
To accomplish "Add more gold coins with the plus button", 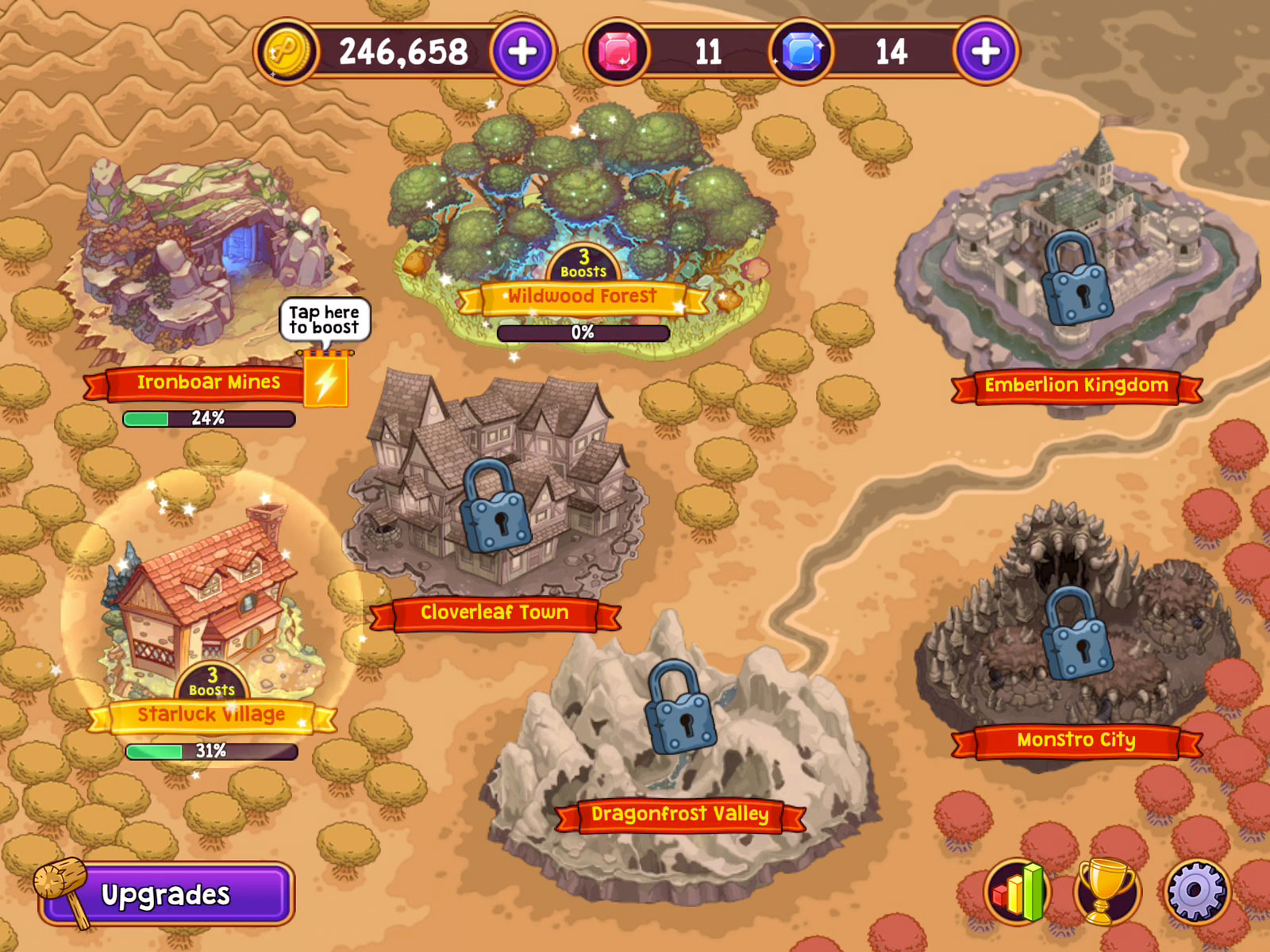I will coord(522,52).
